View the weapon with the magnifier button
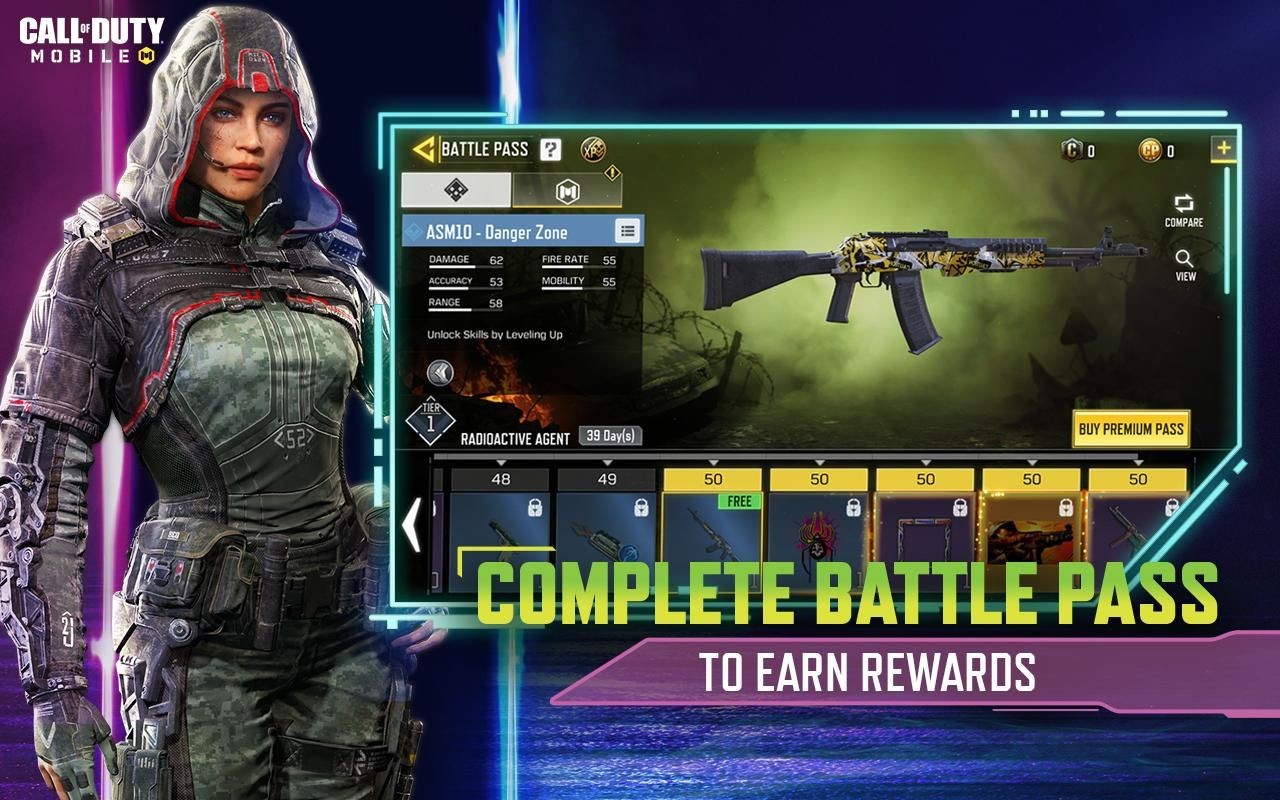The image size is (1280, 800). 1185,264
